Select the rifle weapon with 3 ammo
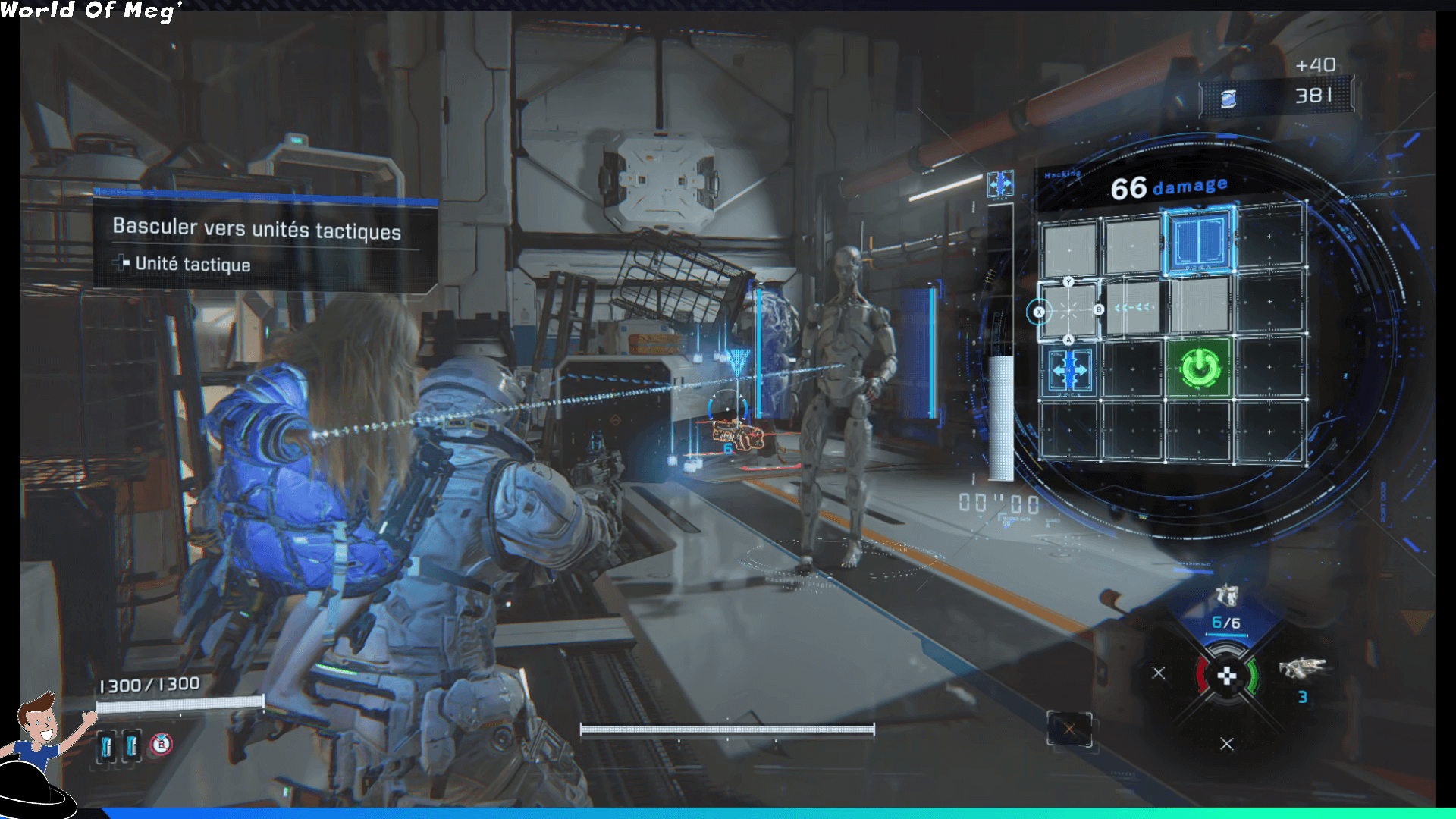This screenshot has width=1456, height=819. click(1302, 669)
